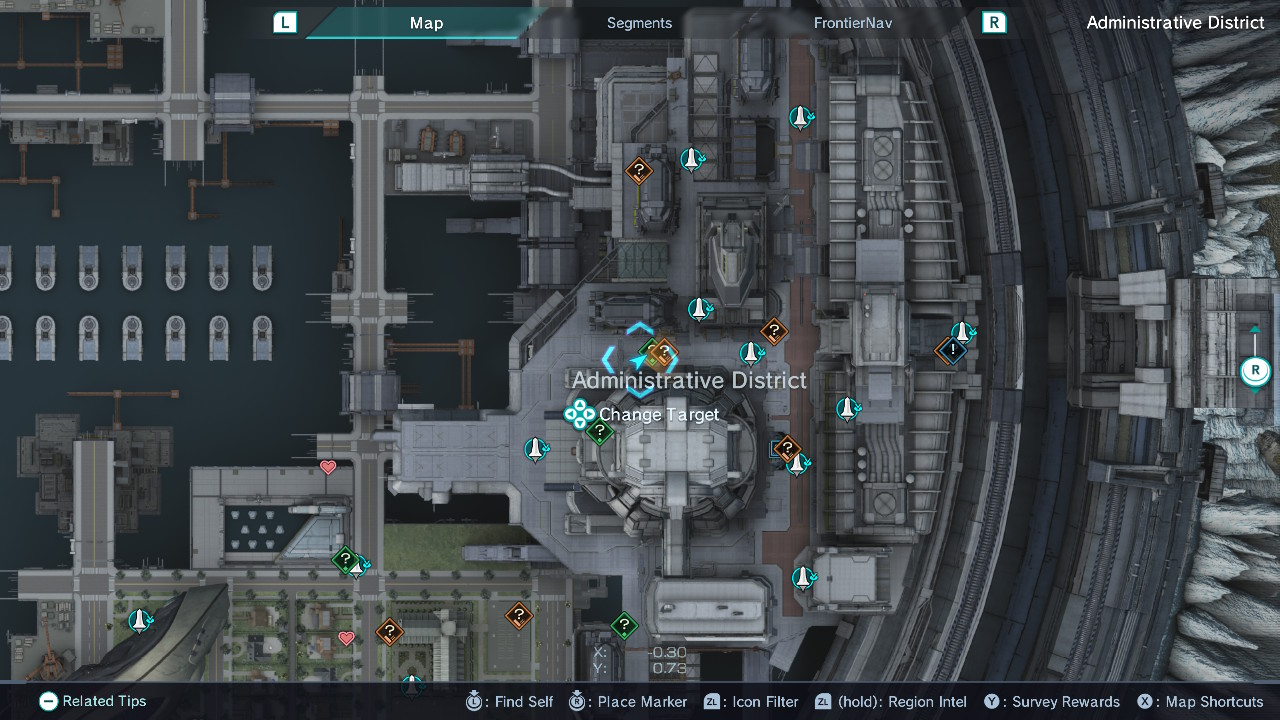Switch to the Segments tab
The height and width of the screenshot is (720, 1280).
[639, 22]
